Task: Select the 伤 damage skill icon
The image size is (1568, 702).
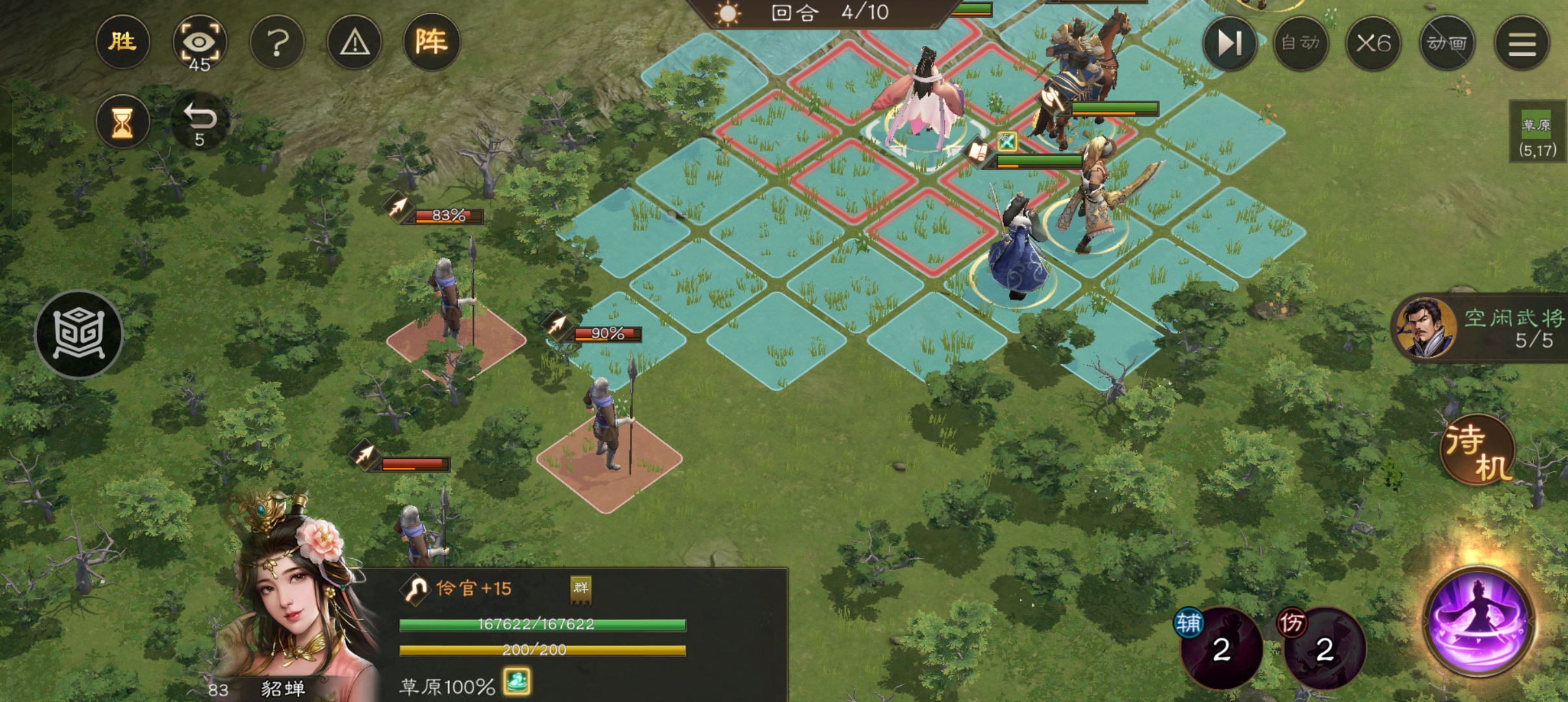Action: coord(1324,647)
